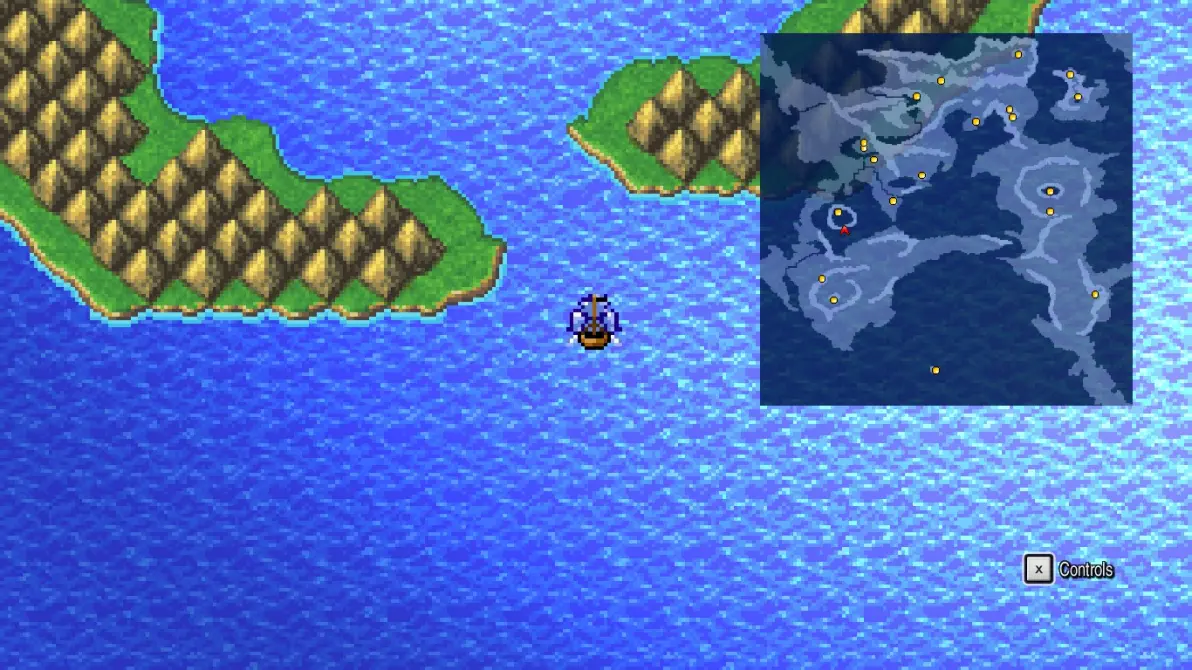Open the world minimap overlay
The height and width of the screenshot is (670, 1192).
coord(946,219)
